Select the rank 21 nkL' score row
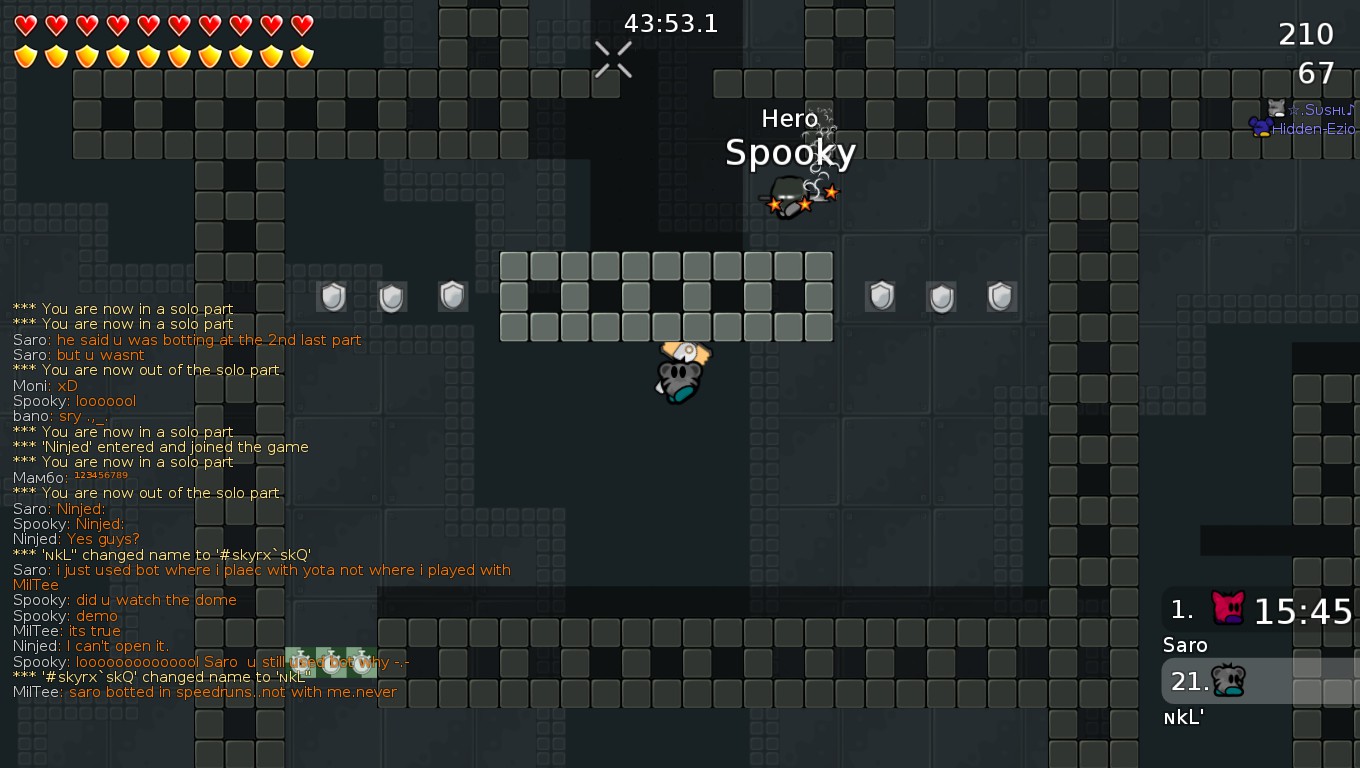 point(1260,682)
